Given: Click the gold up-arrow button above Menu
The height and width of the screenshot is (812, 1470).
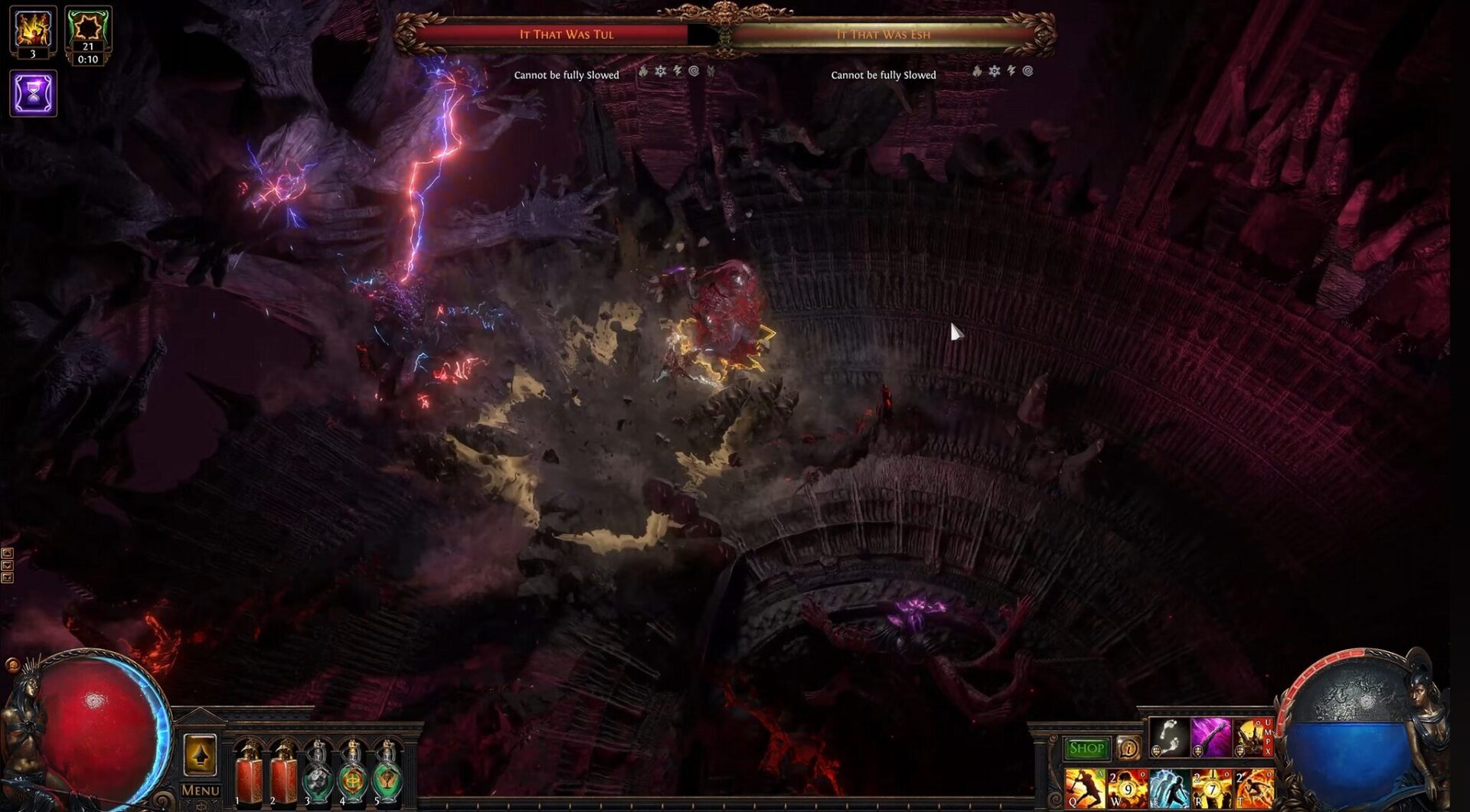Looking at the screenshot, I should [200, 755].
